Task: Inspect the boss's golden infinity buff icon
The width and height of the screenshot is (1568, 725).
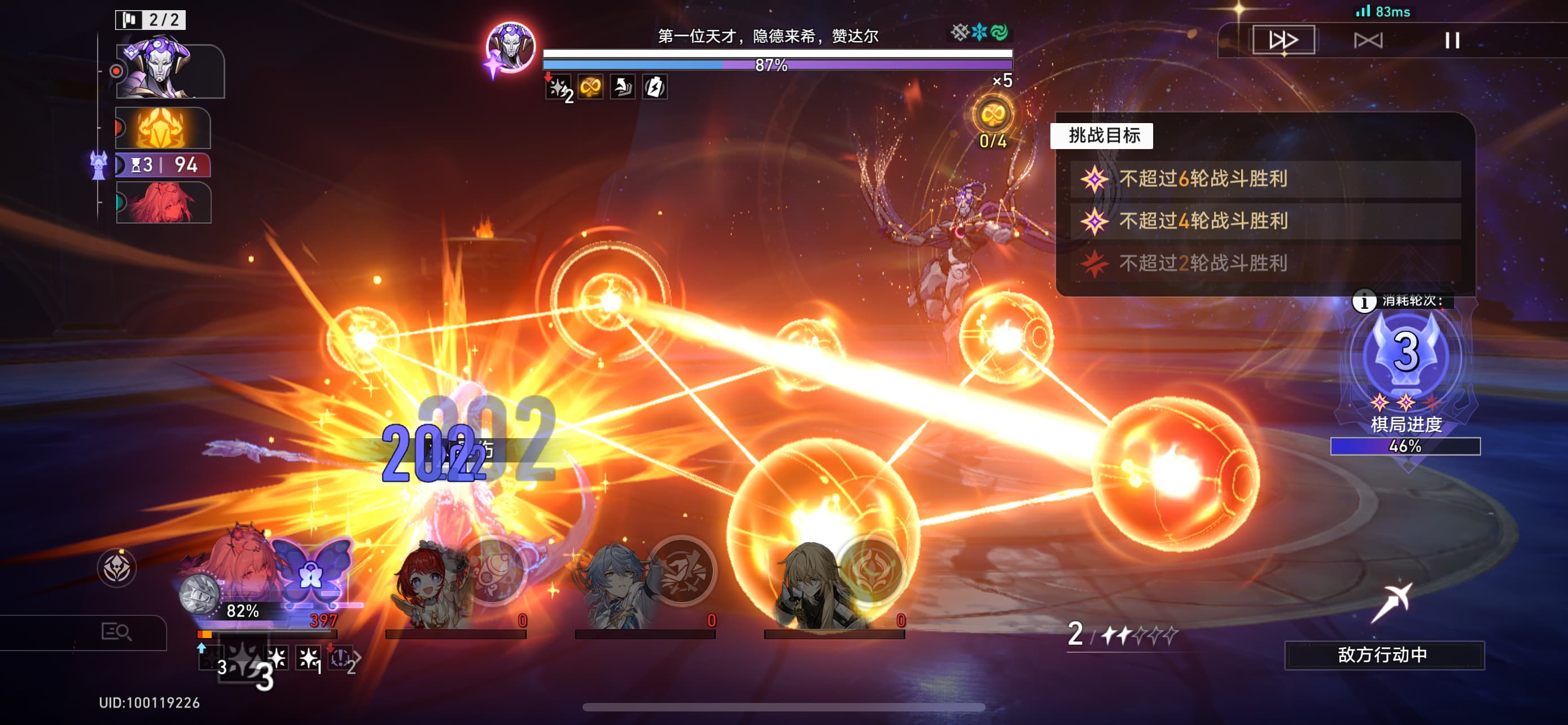Action: [590, 88]
